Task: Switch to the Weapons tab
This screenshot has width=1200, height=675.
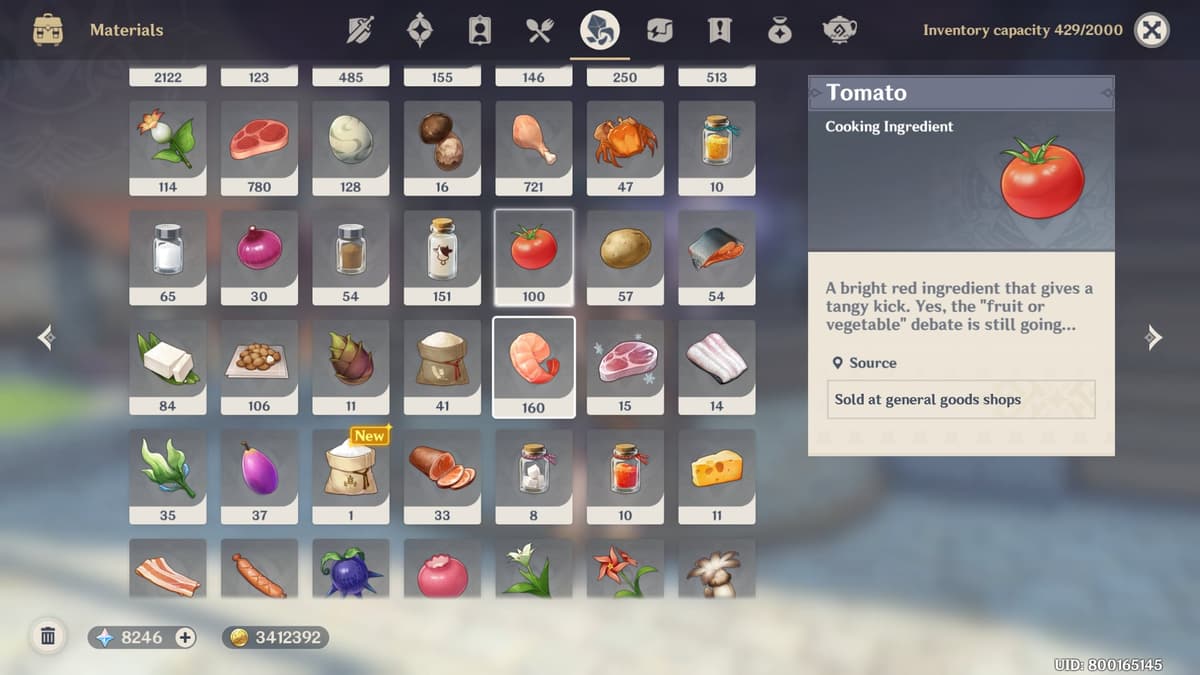Action: [360, 30]
